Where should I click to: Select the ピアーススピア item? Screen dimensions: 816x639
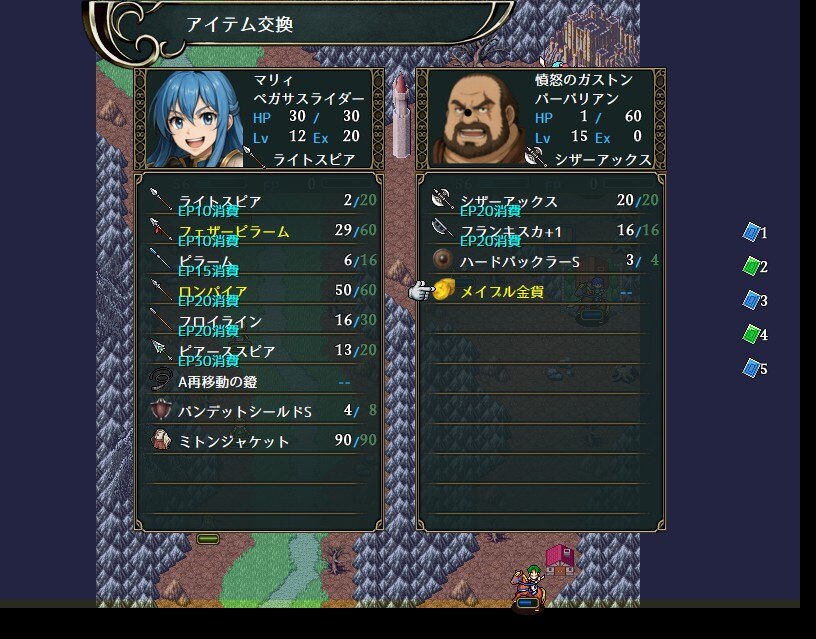256,351
